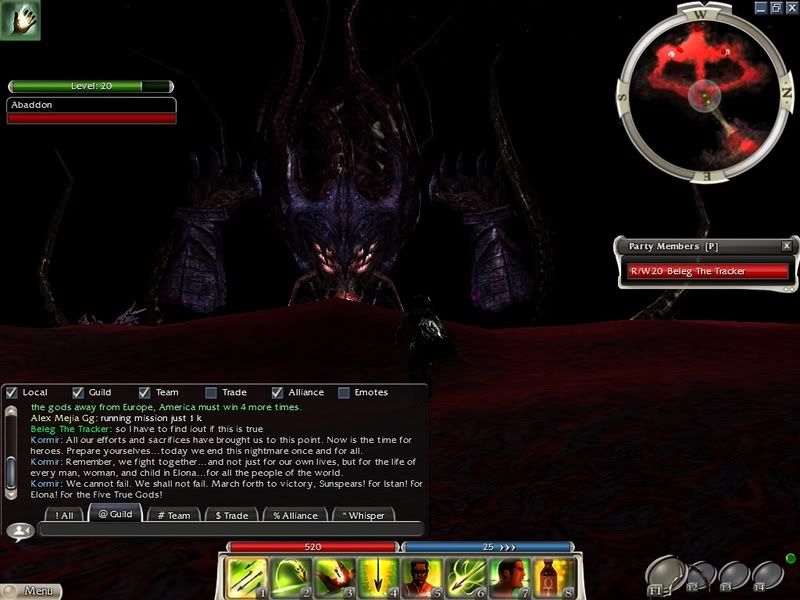Viewport: 800px width, 600px height.
Task: Enable the Emotes chat filter
Action: 344,393
